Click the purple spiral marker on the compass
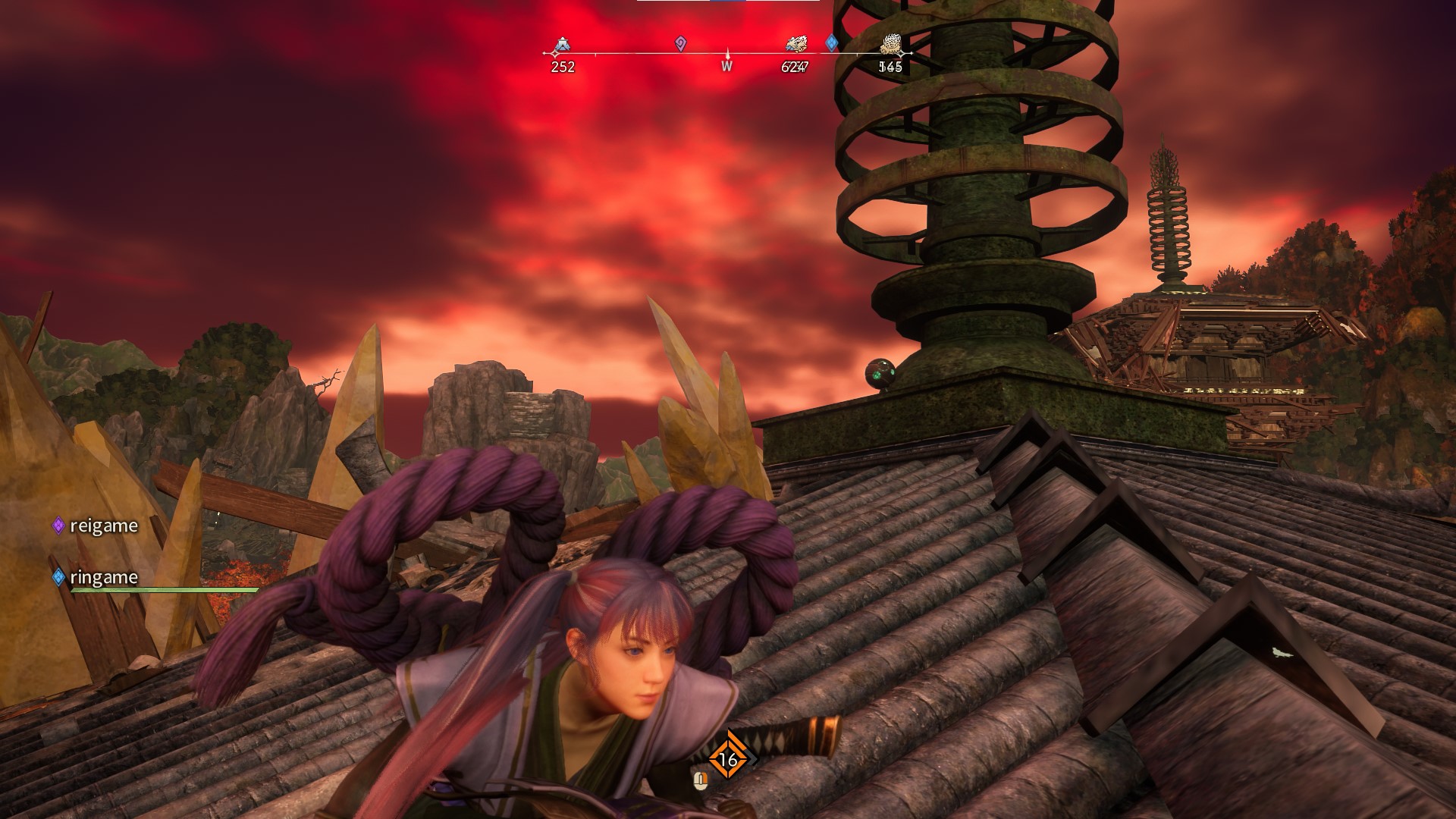The height and width of the screenshot is (819, 1456). pyautogui.click(x=680, y=44)
